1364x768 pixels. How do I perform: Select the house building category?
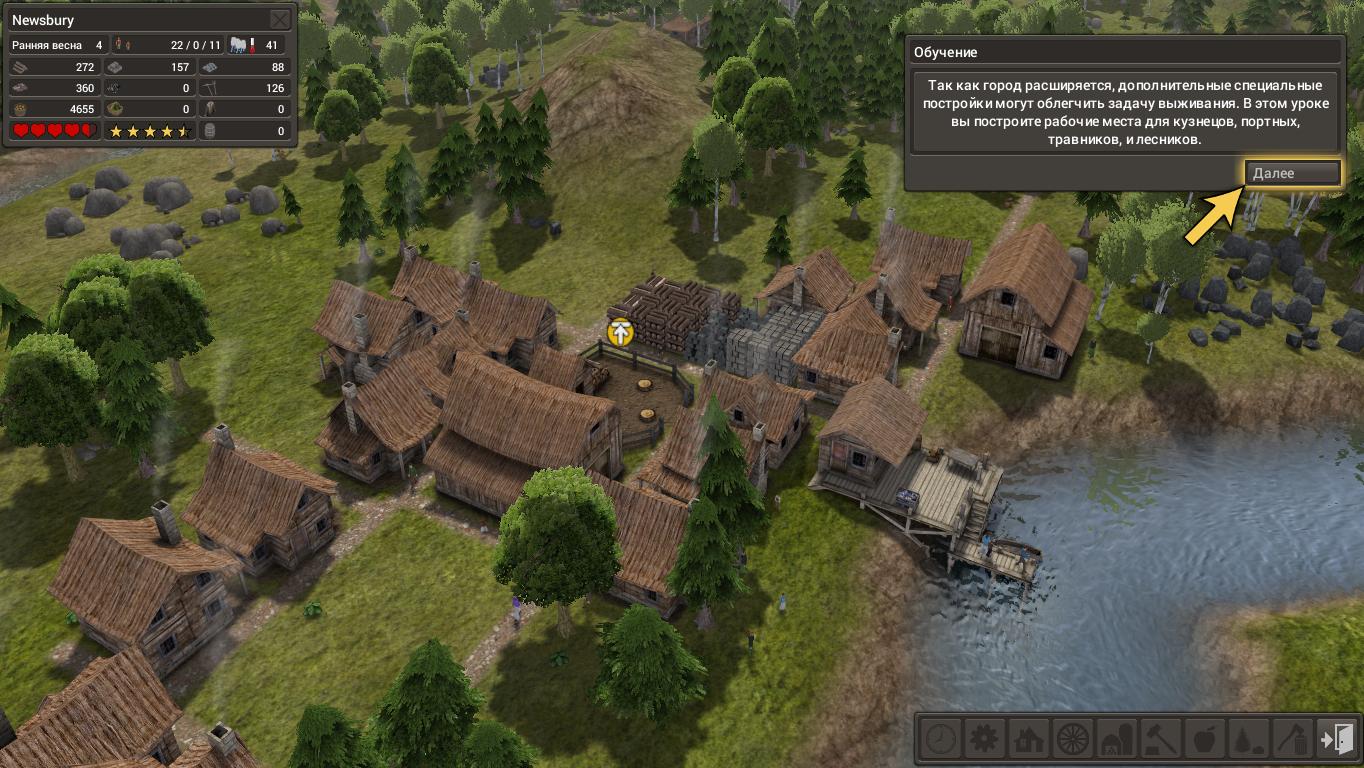[x=1028, y=740]
